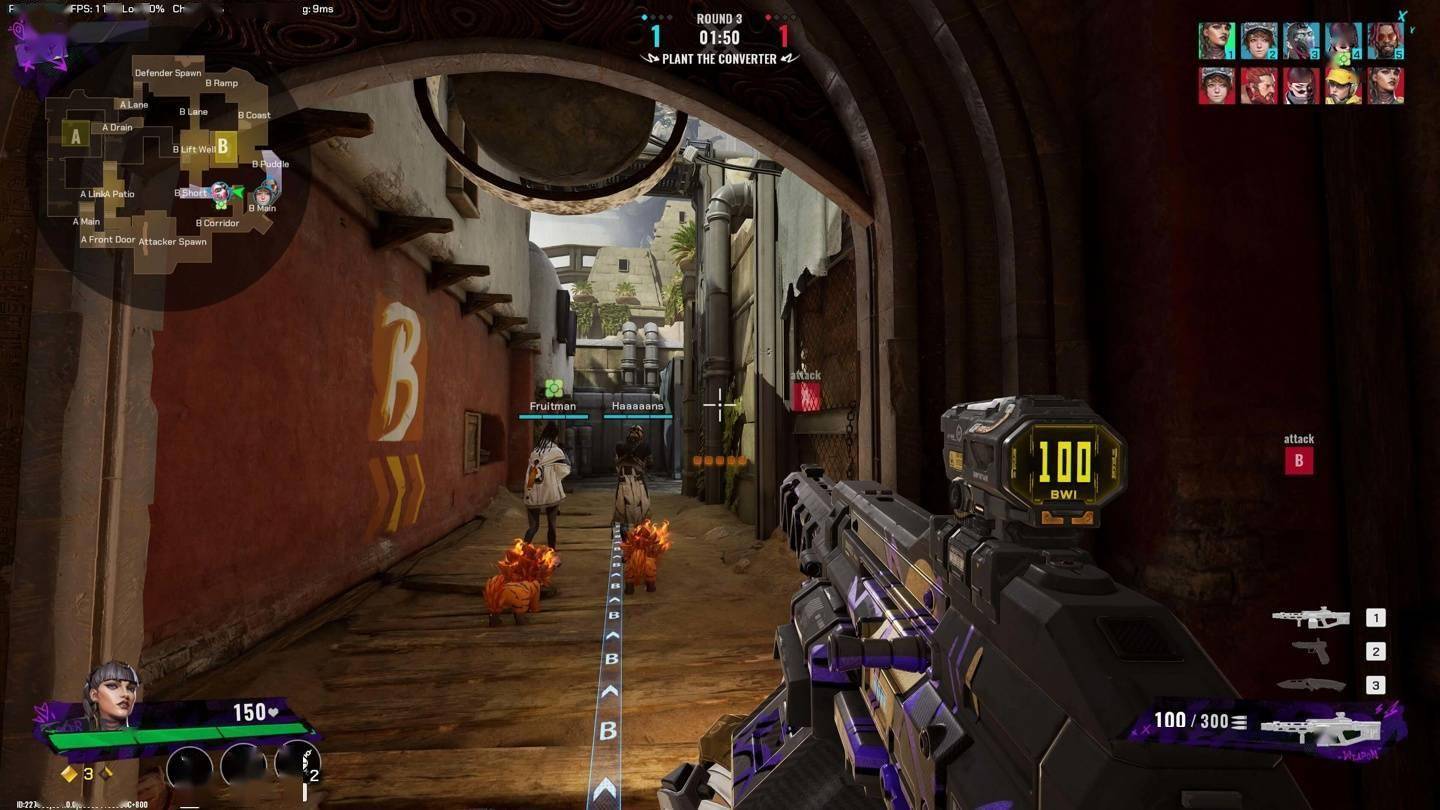Click the attack B objective marker
The width and height of the screenshot is (1440, 810).
[x=1298, y=460]
